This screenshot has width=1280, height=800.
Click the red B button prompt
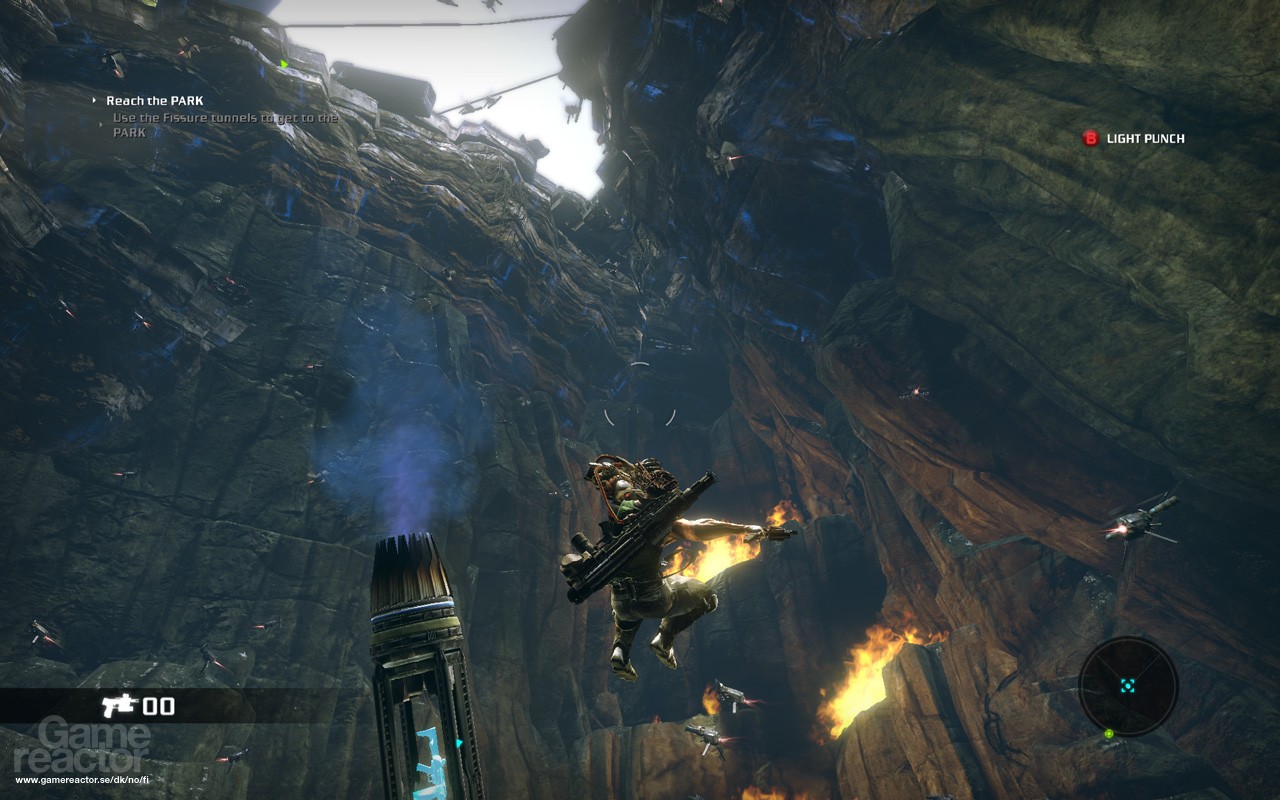(1089, 139)
